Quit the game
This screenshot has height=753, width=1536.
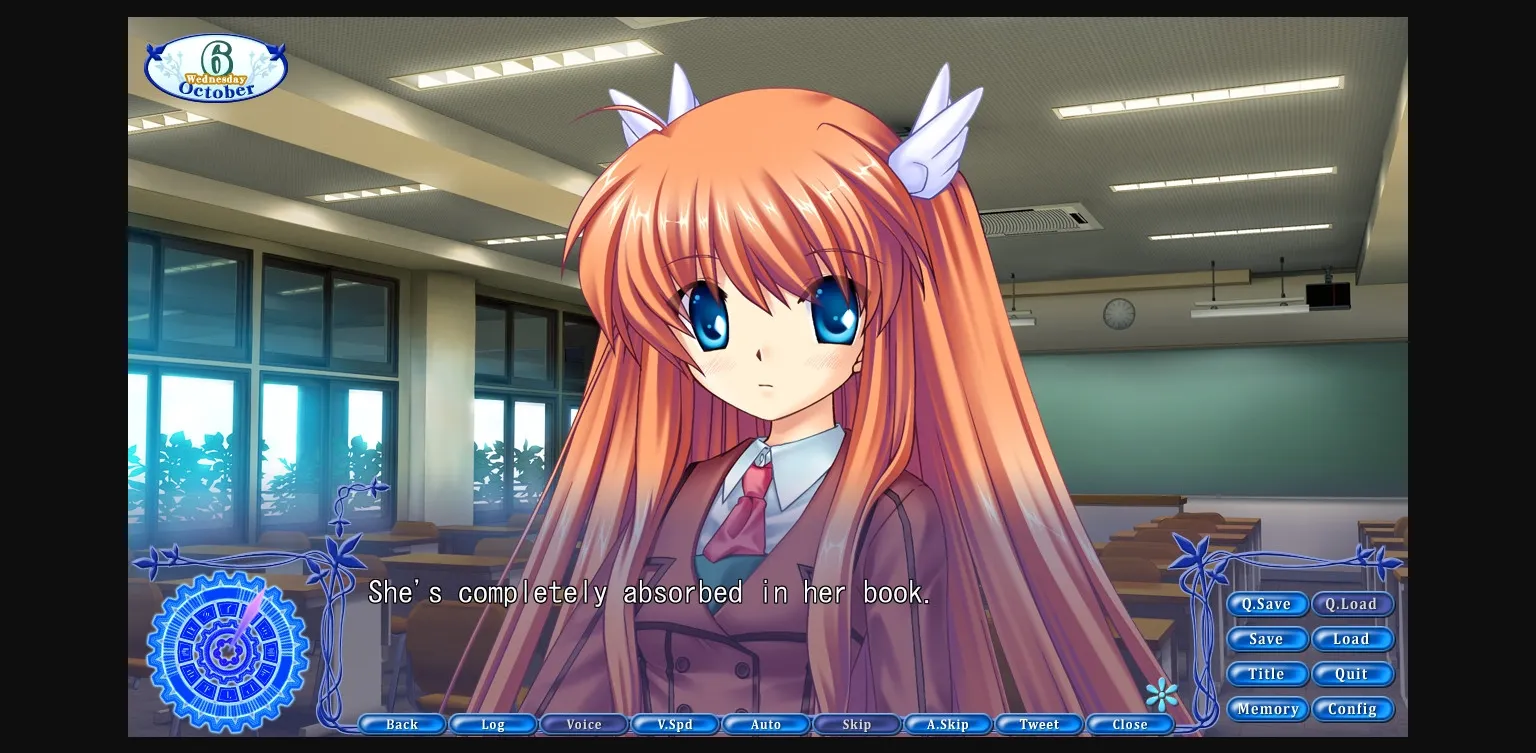[x=1353, y=674]
